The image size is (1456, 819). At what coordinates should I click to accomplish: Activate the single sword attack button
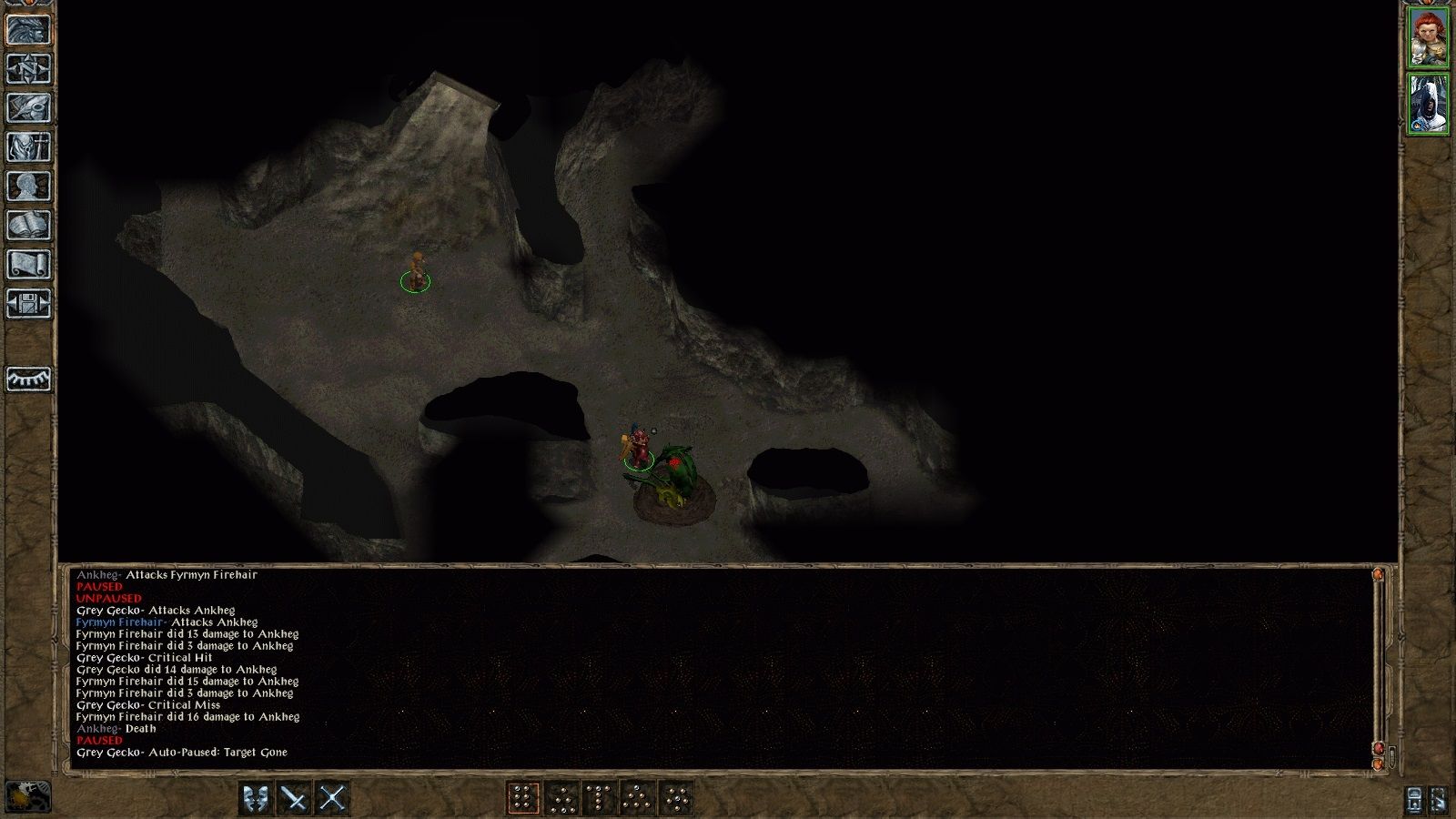[x=294, y=798]
